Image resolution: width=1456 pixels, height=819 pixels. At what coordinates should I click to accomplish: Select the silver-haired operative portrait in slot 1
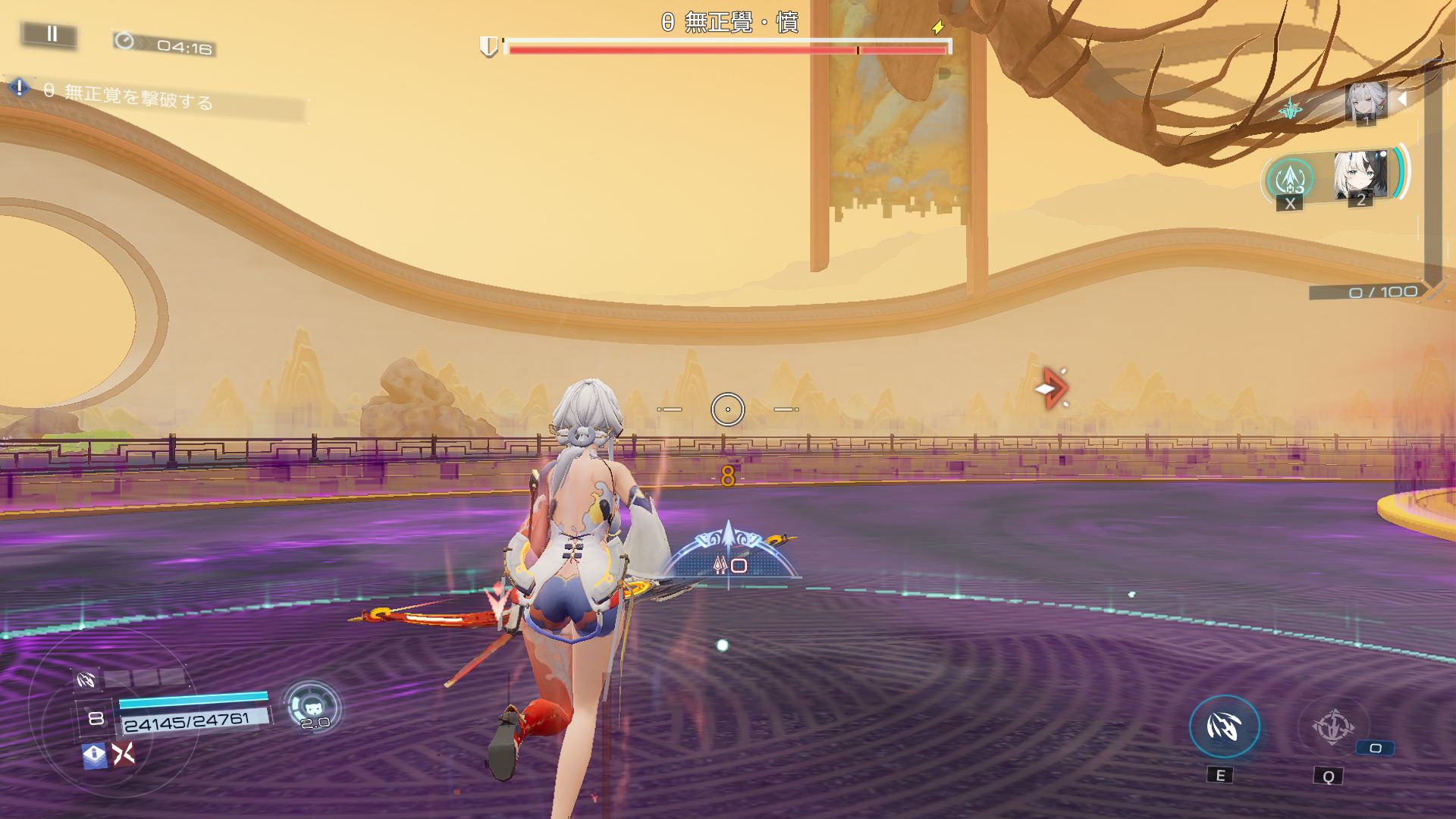pyautogui.click(x=1365, y=102)
